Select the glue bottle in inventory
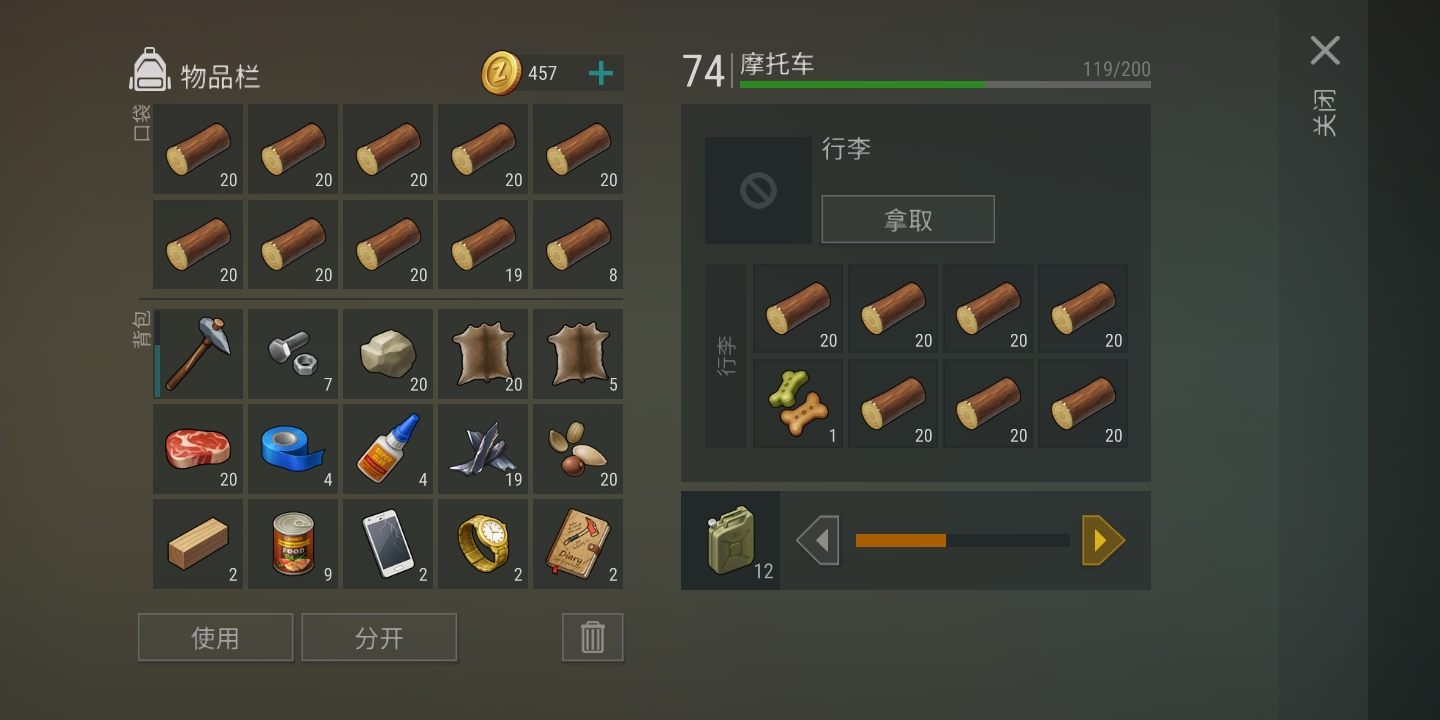Image resolution: width=1440 pixels, height=720 pixels. (387, 448)
